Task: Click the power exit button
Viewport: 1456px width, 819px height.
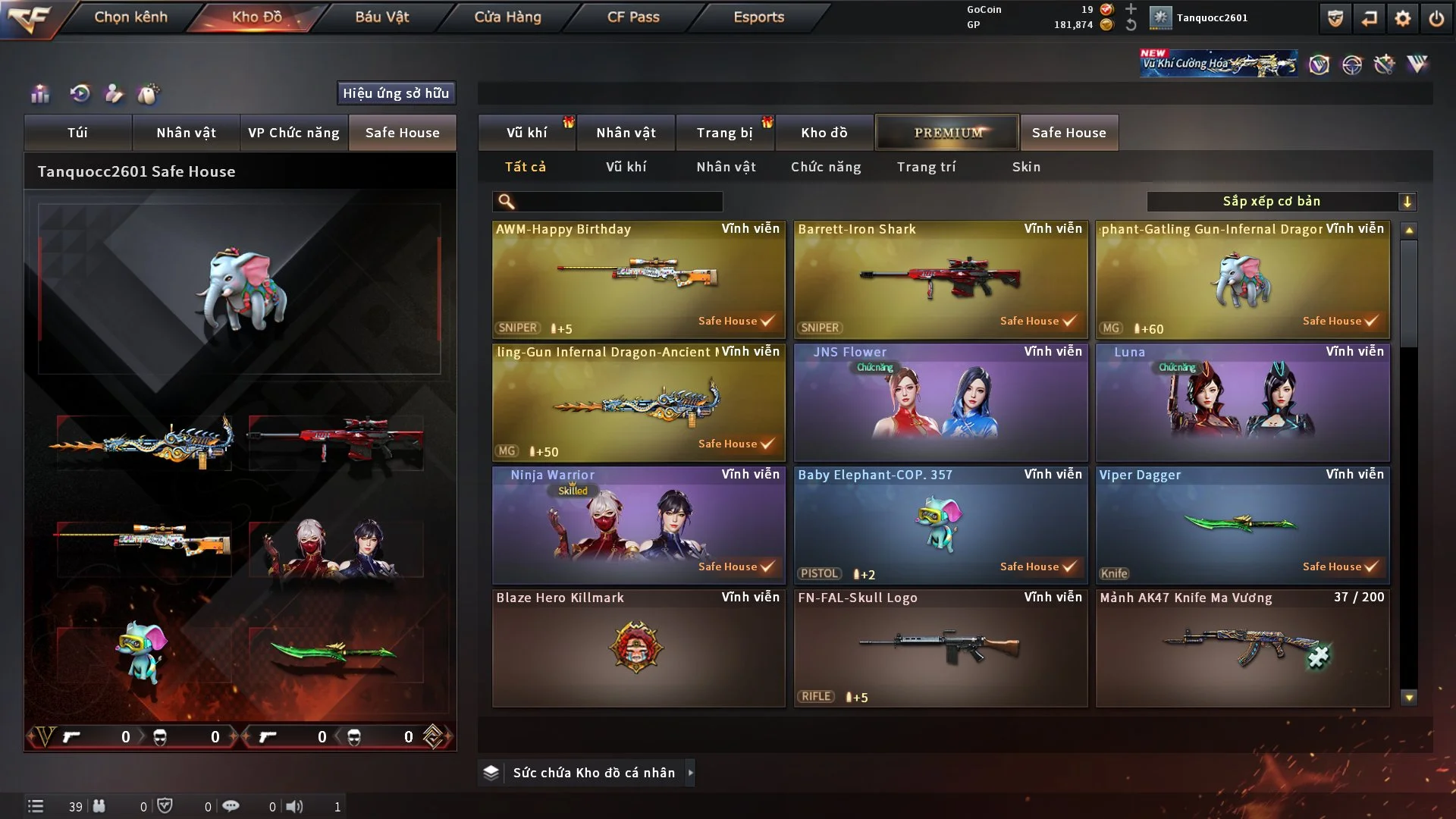Action: (x=1436, y=18)
